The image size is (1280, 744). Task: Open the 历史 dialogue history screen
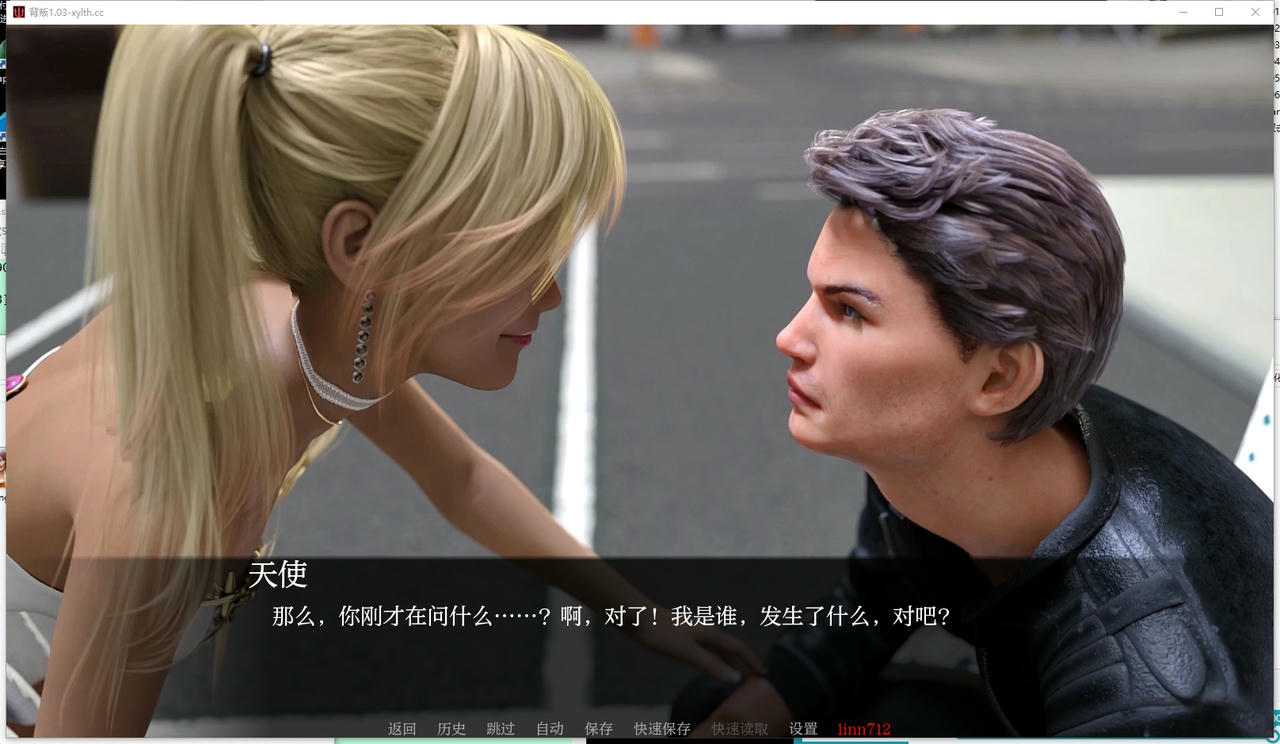451,729
